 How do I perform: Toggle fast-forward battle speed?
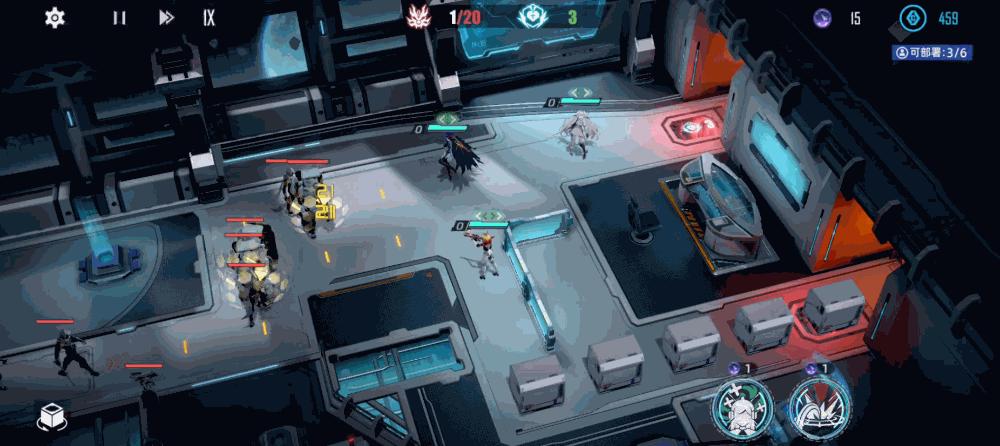coord(166,17)
